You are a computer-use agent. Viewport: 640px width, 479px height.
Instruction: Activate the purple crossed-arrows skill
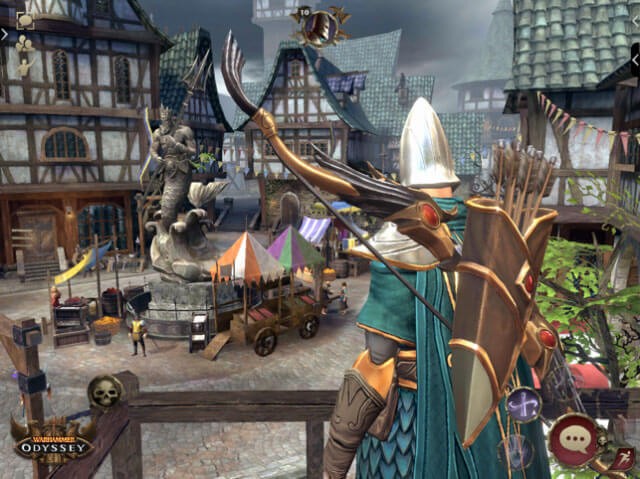(523, 405)
